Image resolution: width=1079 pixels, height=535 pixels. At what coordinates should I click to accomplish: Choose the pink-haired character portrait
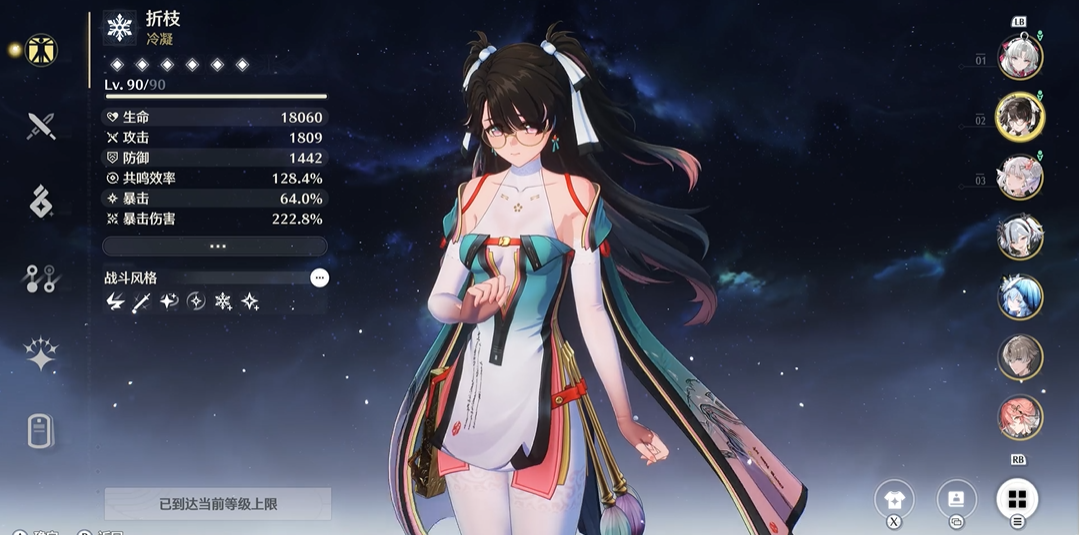[1020, 417]
